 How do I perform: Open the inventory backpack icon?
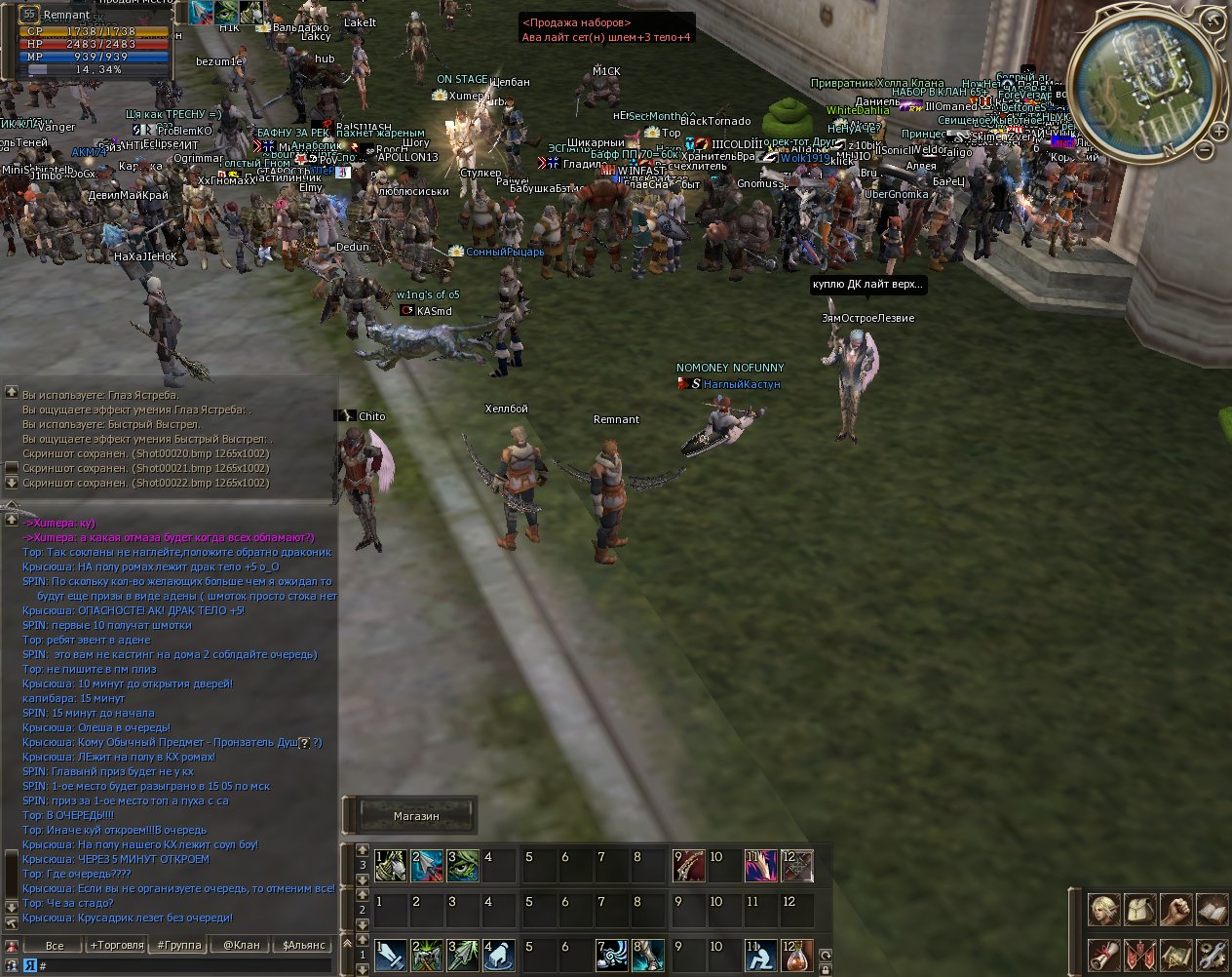1140,909
